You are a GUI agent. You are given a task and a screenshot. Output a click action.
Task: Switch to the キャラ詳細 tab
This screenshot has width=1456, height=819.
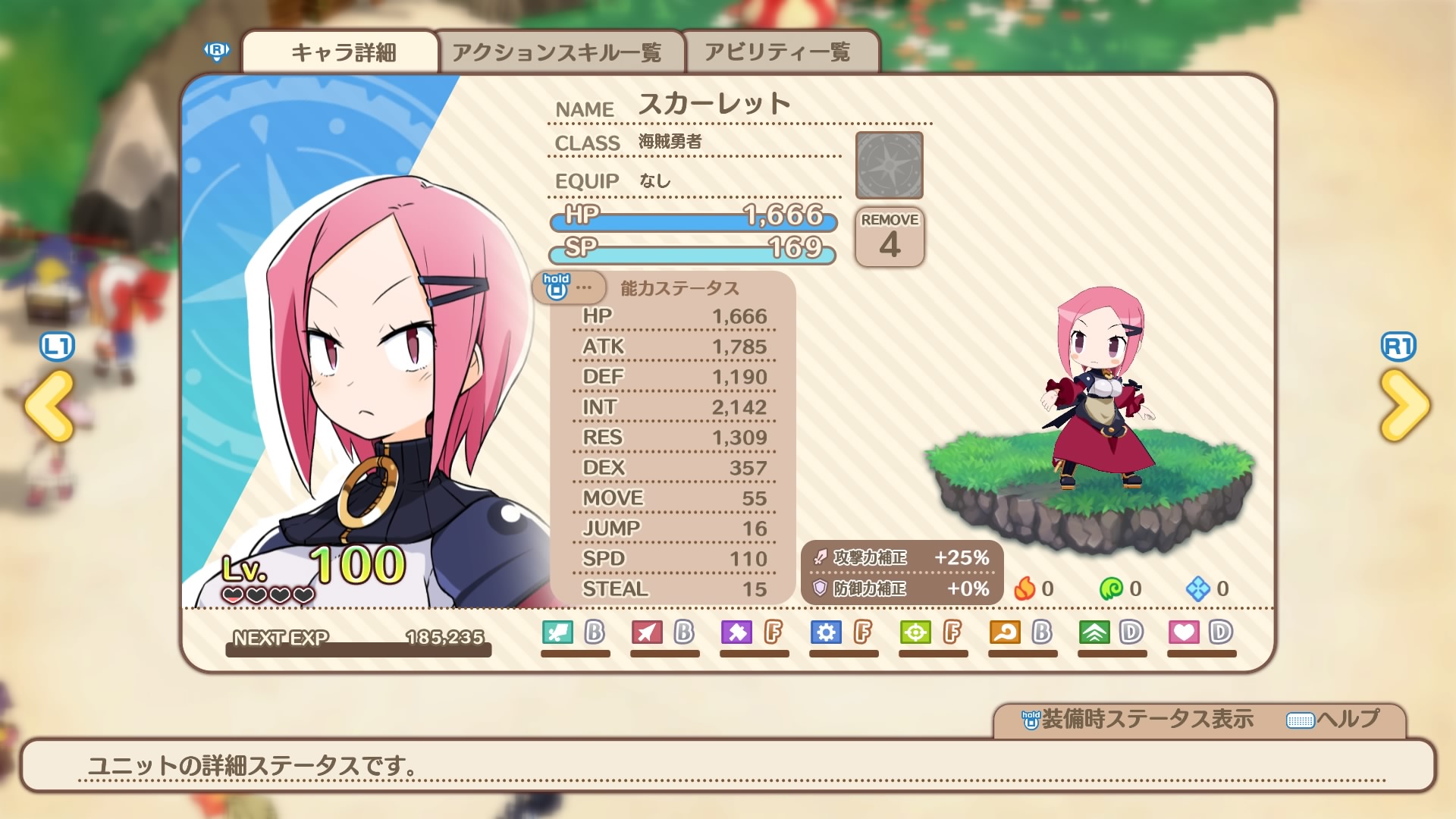tap(343, 52)
